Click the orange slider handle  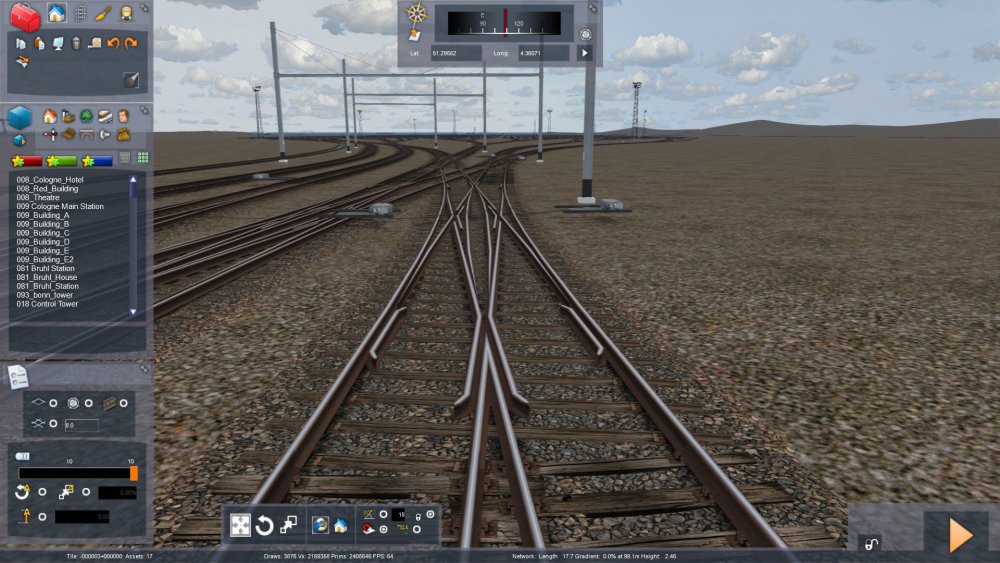coord(134,473)
